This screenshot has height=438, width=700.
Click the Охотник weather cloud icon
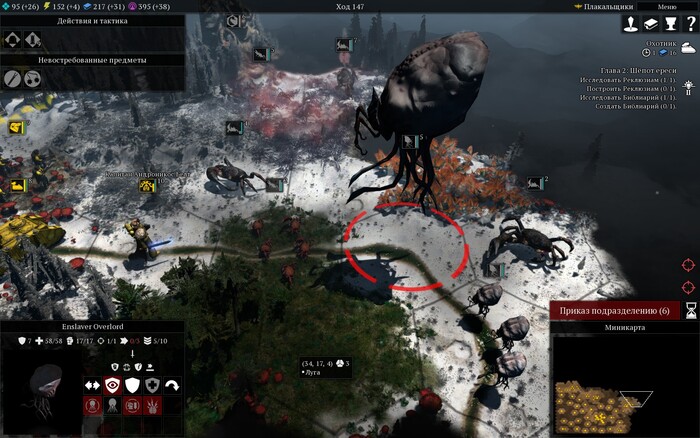point(689,48)
